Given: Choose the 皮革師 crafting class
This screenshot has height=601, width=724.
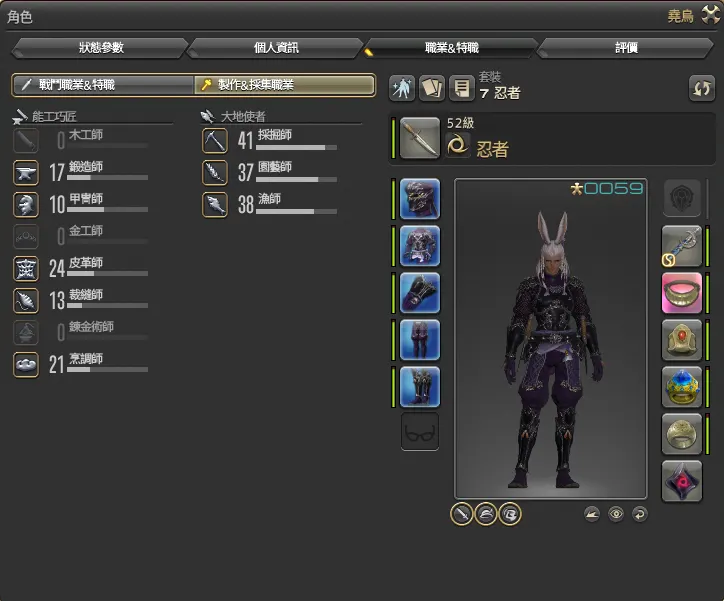Looking at the screenshot, I should tap(80, 268).
